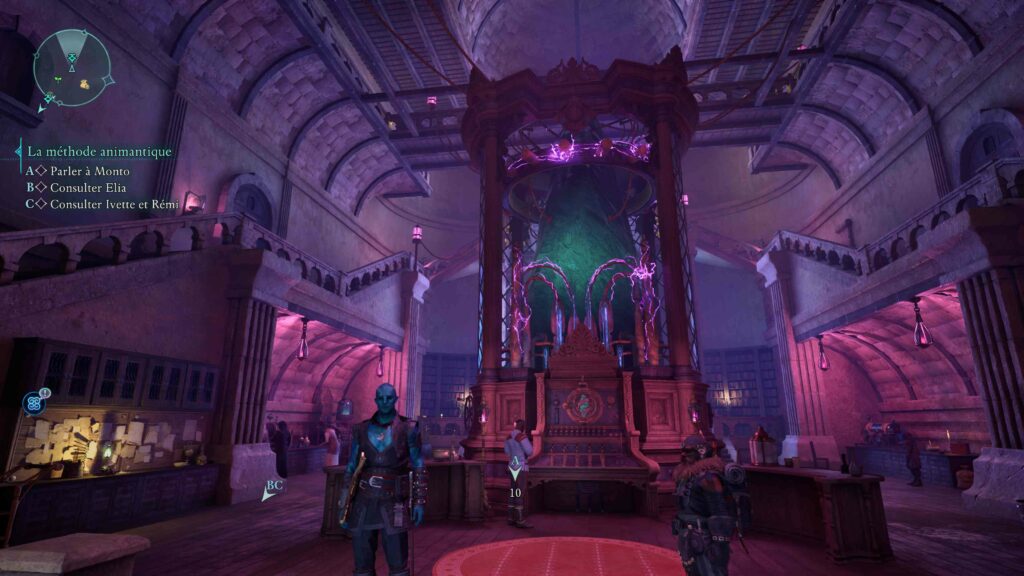Image resolution: width=1024 pixels, height=576 pixels.
Task: Select the BC objective waypoint marker
Action: (x=273, y=488)
